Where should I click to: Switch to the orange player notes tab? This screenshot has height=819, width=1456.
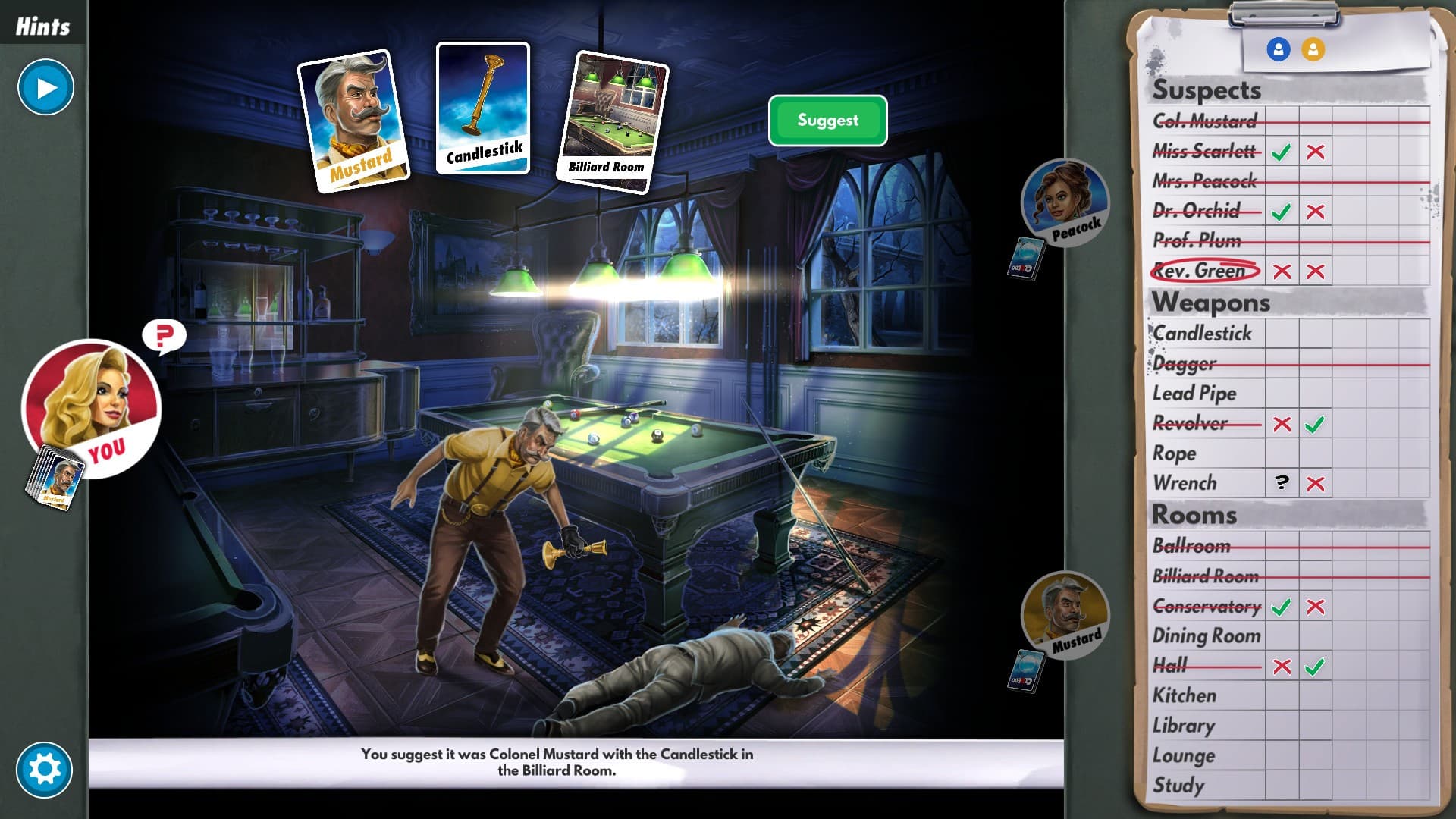[1314, 50]
